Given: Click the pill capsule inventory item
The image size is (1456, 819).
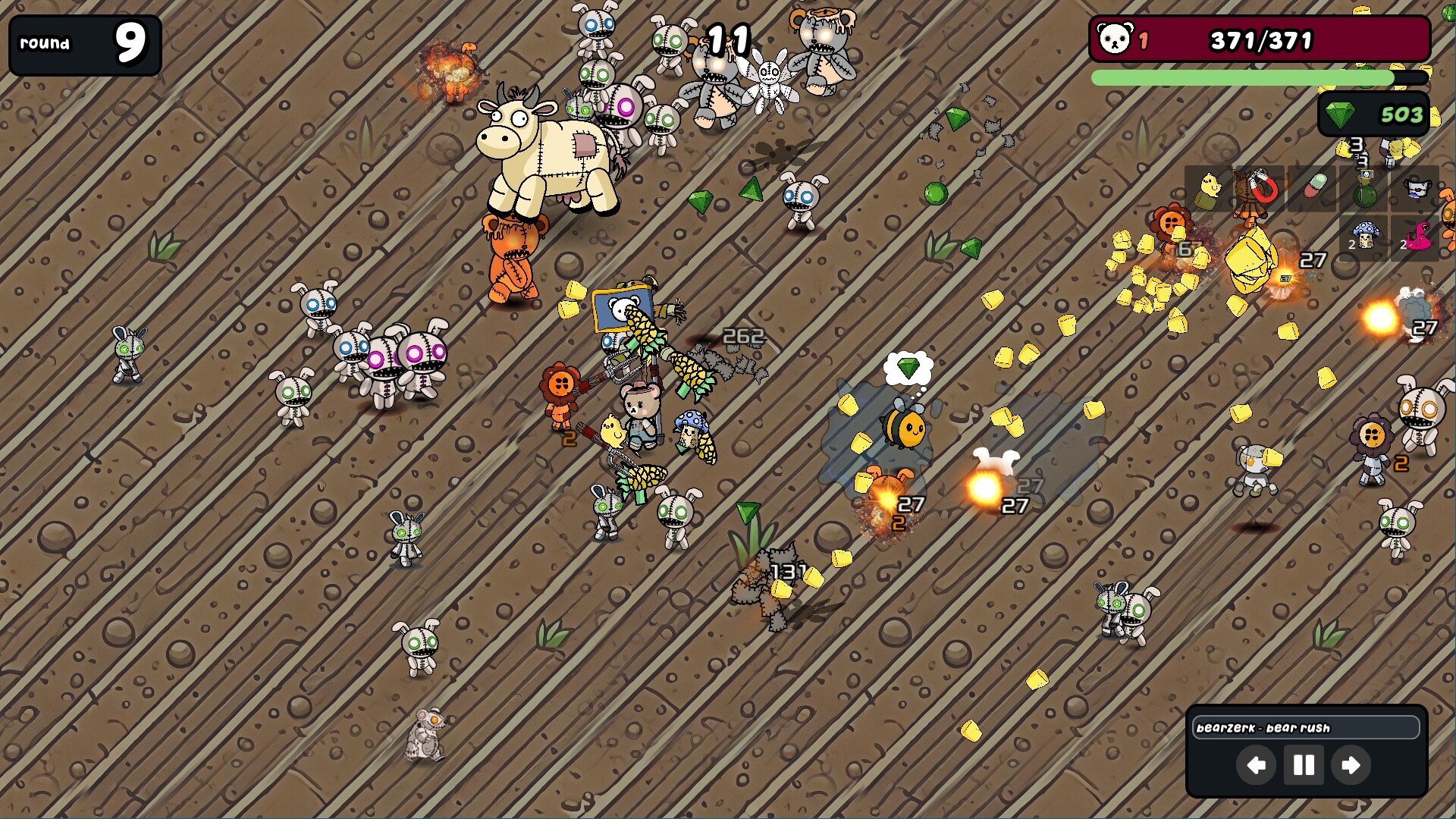Looking at the screenshot, I should (1315, 186).
